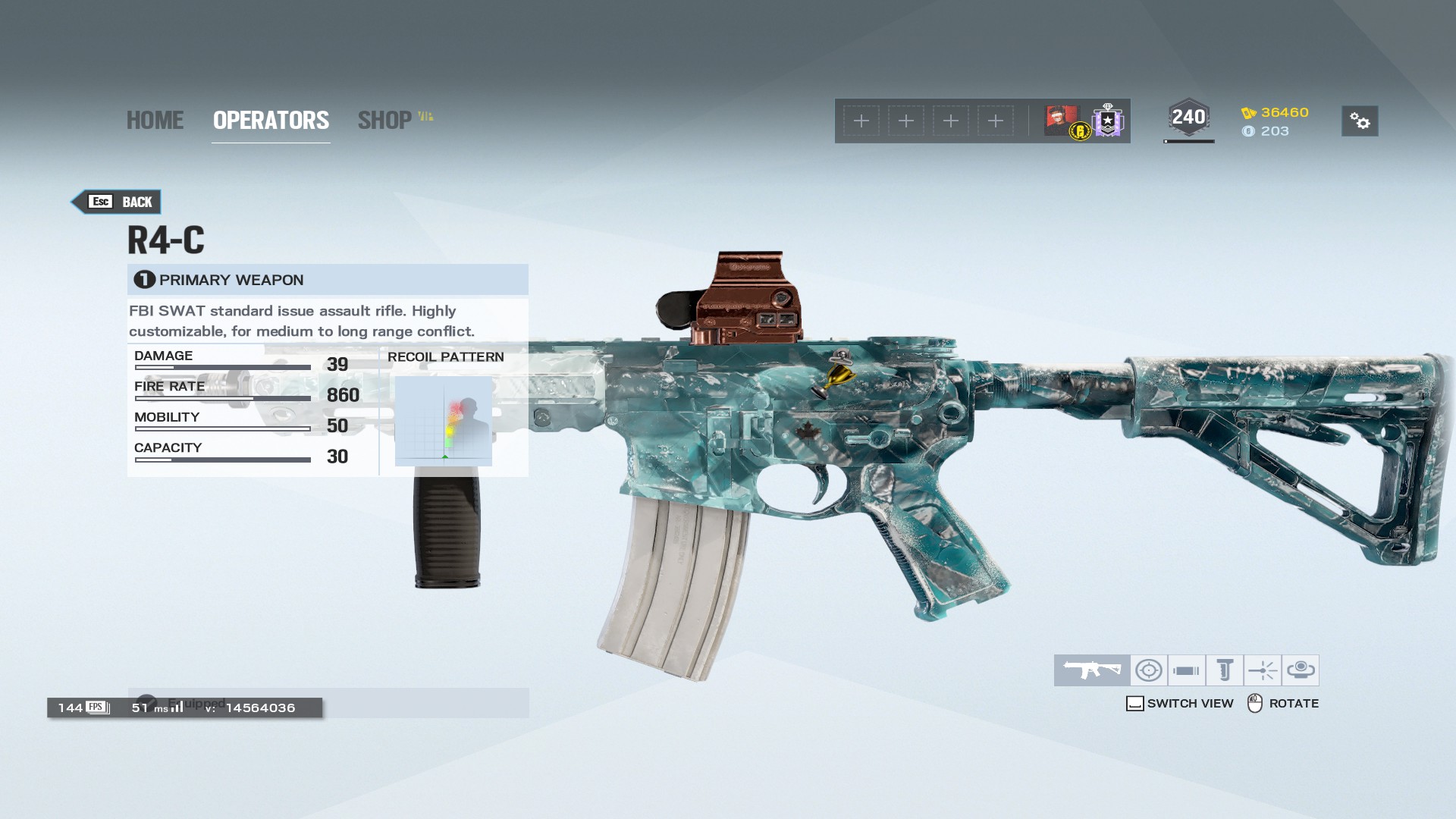The image size is (1456, 819).
Task: Open the settings gear menu
Action: click(x=1360, y=121)
